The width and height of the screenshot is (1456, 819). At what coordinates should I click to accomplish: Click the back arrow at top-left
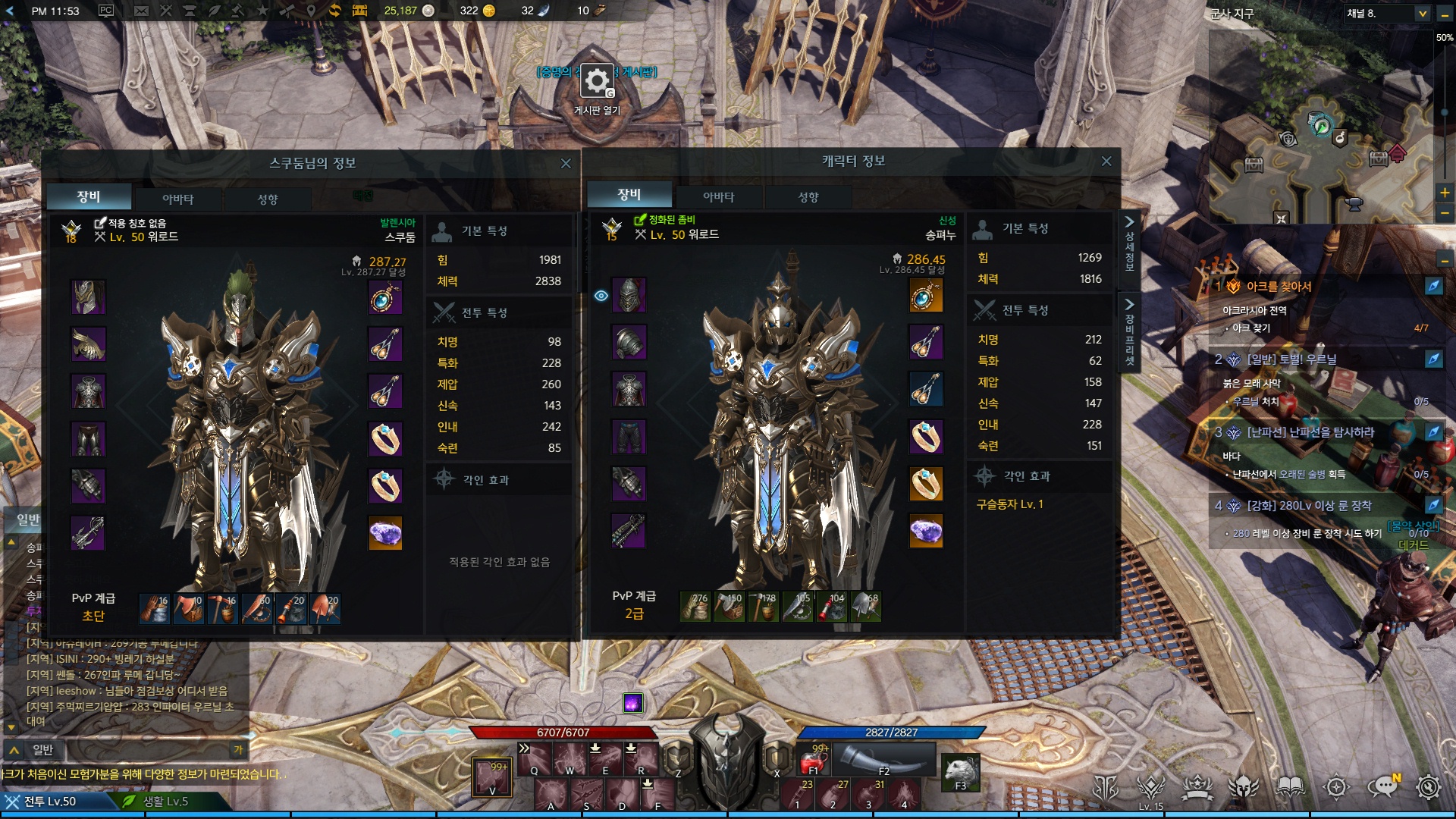pyautogui.click(x=10, y=11)
